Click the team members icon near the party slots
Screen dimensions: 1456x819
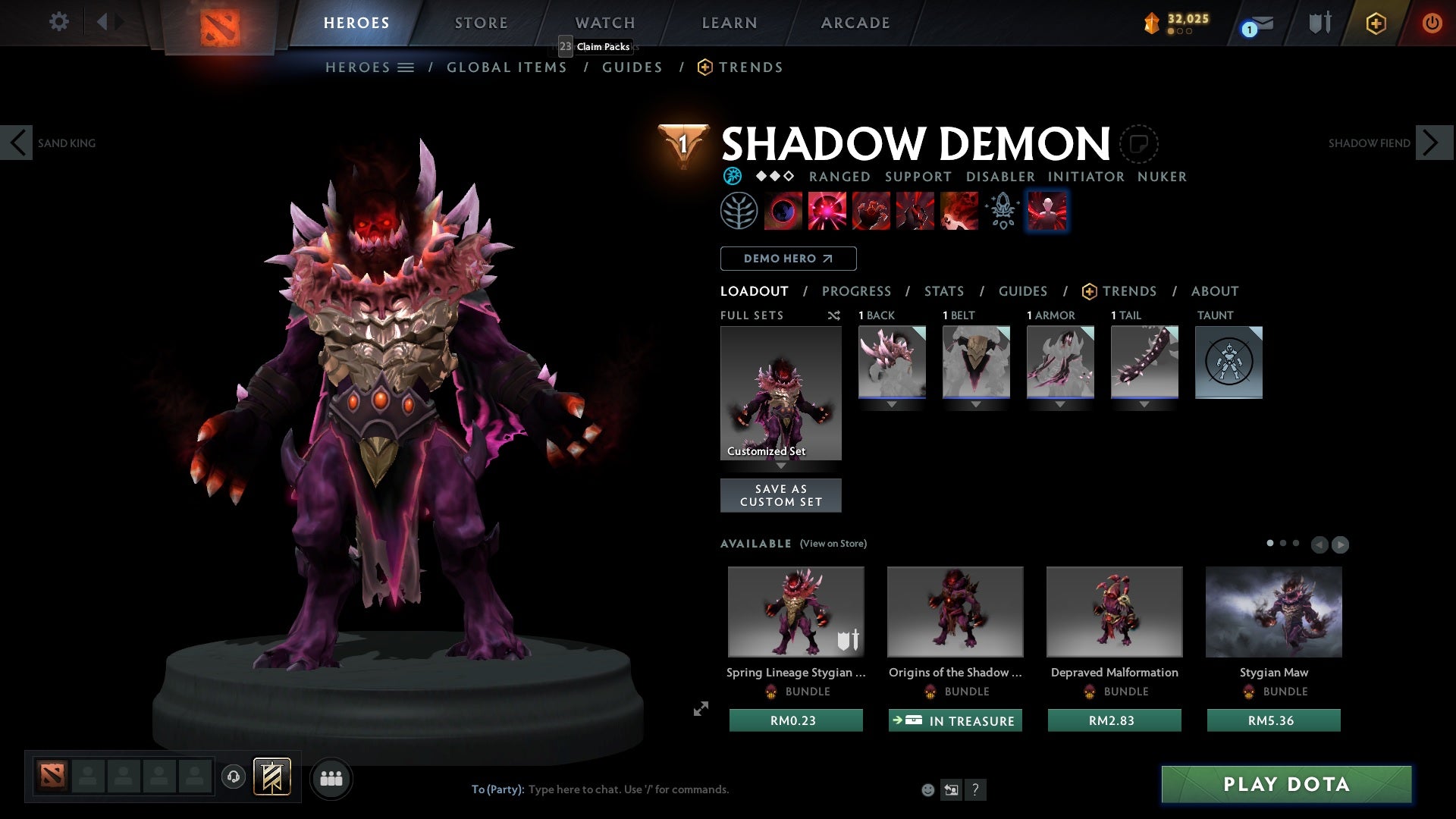click(331, 778)
